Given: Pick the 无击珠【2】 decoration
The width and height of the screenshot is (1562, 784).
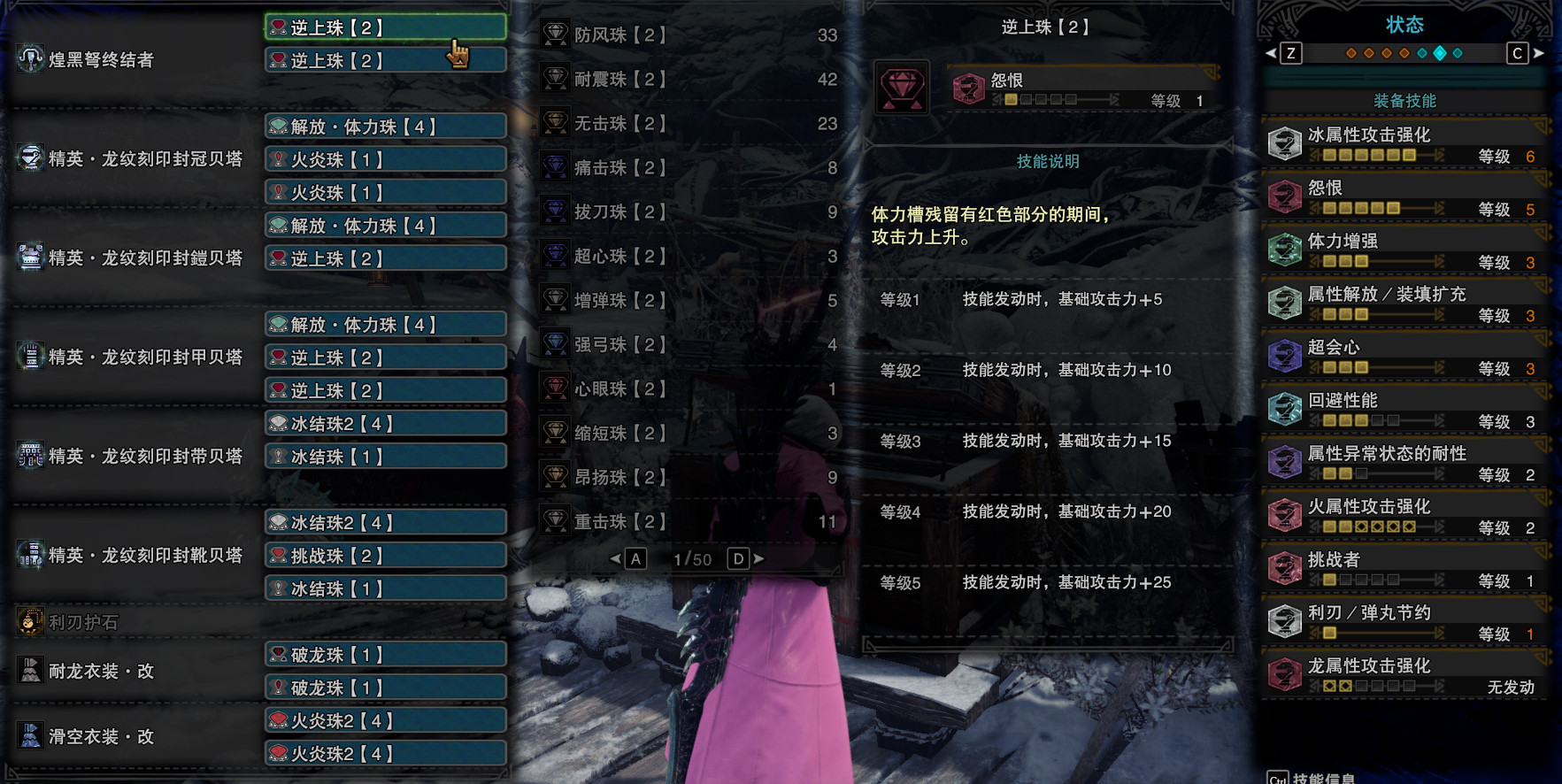Looking at the screenshot, I should (x=619, y=124).
